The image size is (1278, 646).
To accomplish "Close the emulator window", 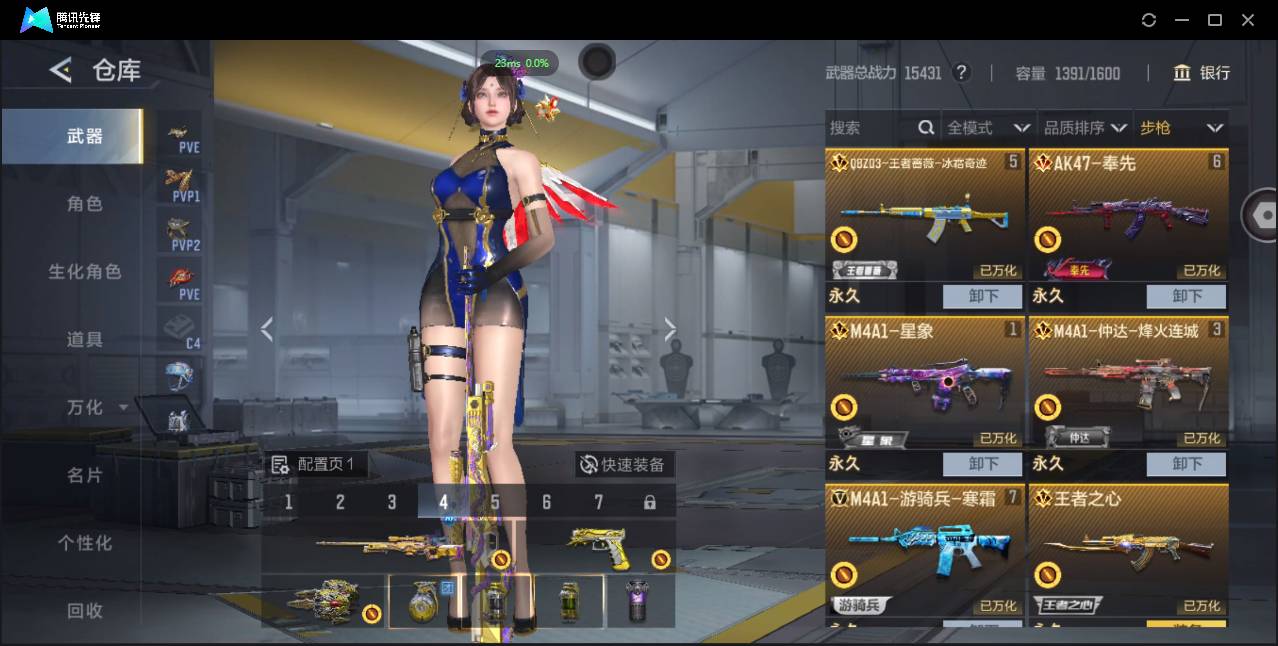I will [x=1248, y=20].
